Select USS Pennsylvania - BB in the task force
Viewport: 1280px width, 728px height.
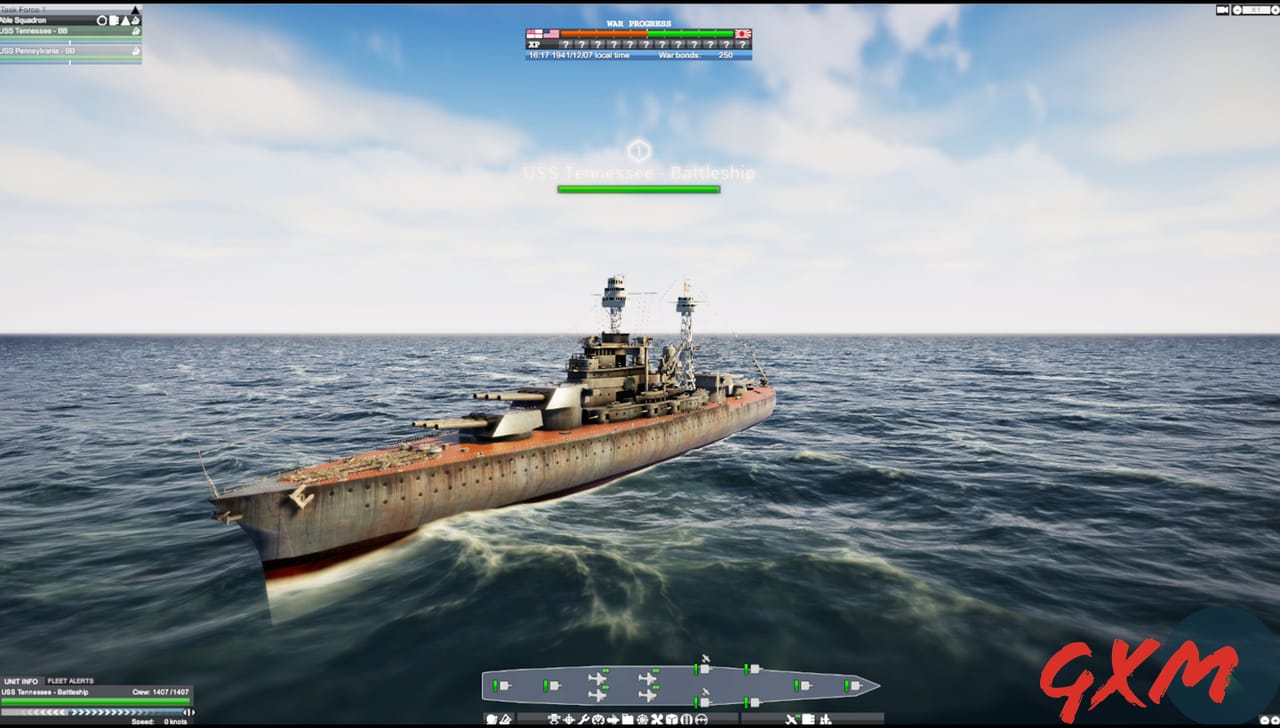pyautogui.click(x=40, y=51)
